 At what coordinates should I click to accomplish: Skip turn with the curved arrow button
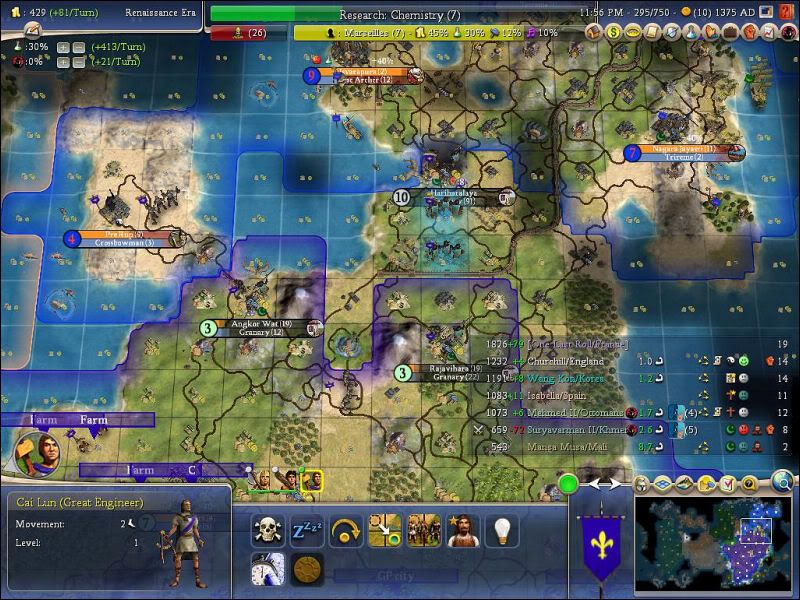click(x=346, y=530)
